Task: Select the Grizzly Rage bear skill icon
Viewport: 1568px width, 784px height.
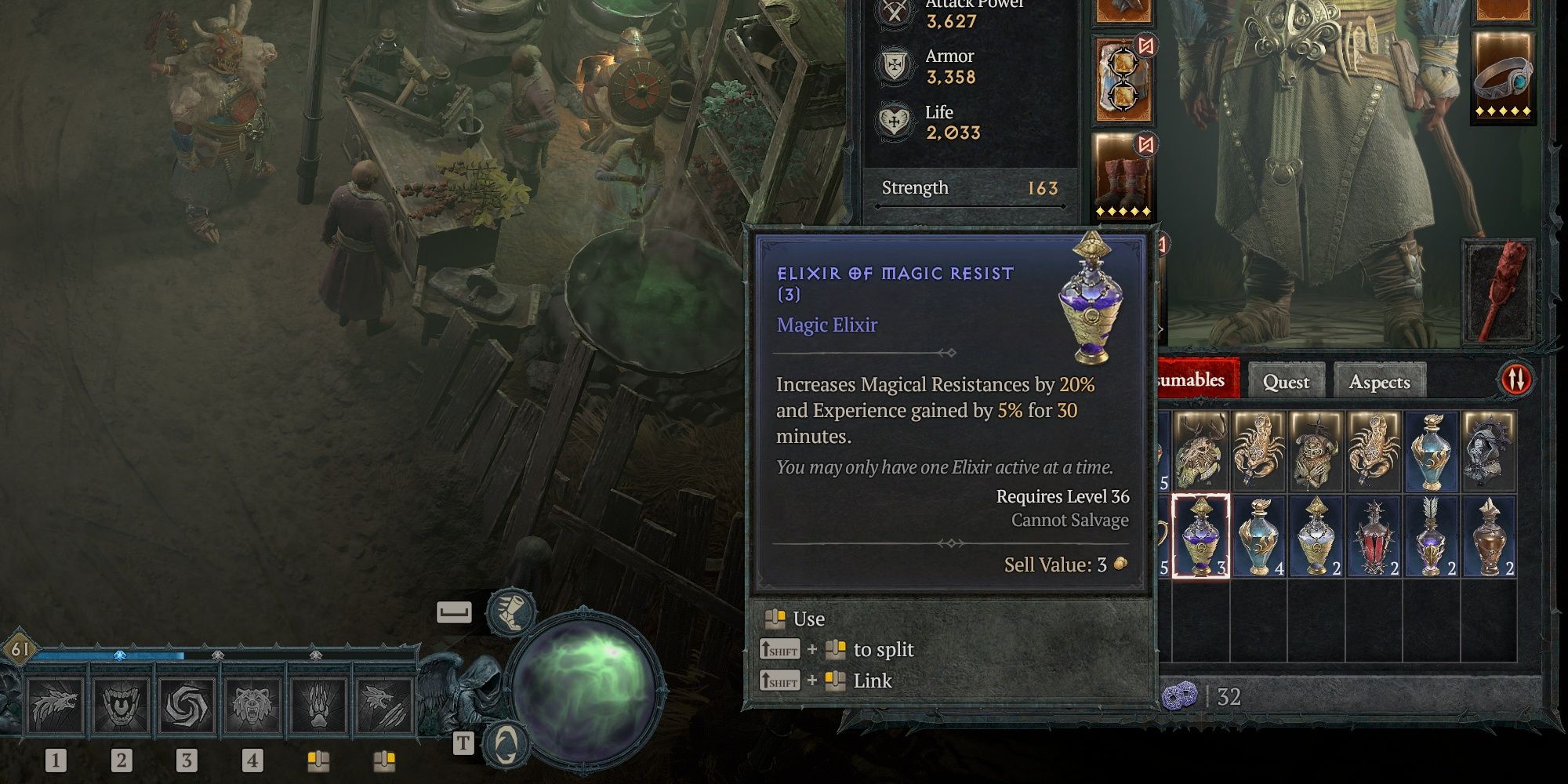Action: [251, 703]
